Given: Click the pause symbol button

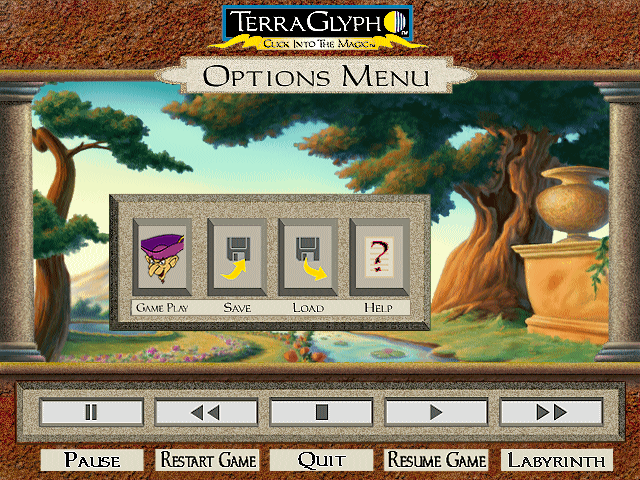Looking at the screenshot, I should 91,412.
